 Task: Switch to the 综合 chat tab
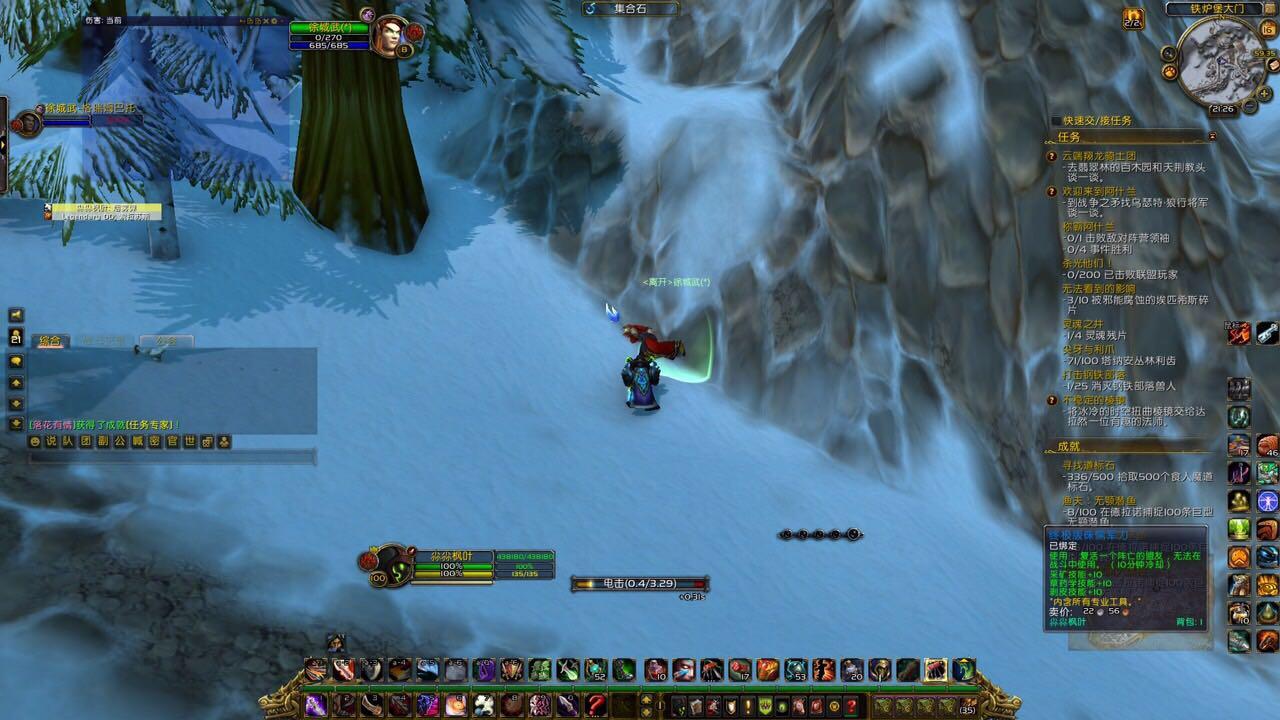[x=50, y=341]
